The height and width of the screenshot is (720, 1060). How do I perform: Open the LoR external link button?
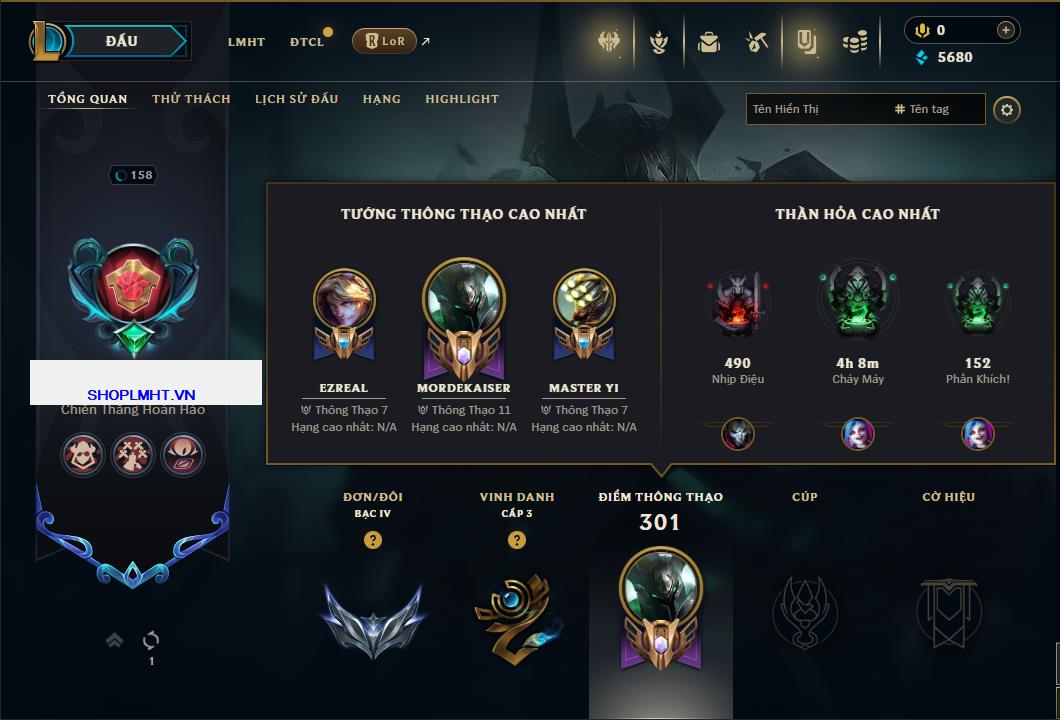click(x=385, y=41)
